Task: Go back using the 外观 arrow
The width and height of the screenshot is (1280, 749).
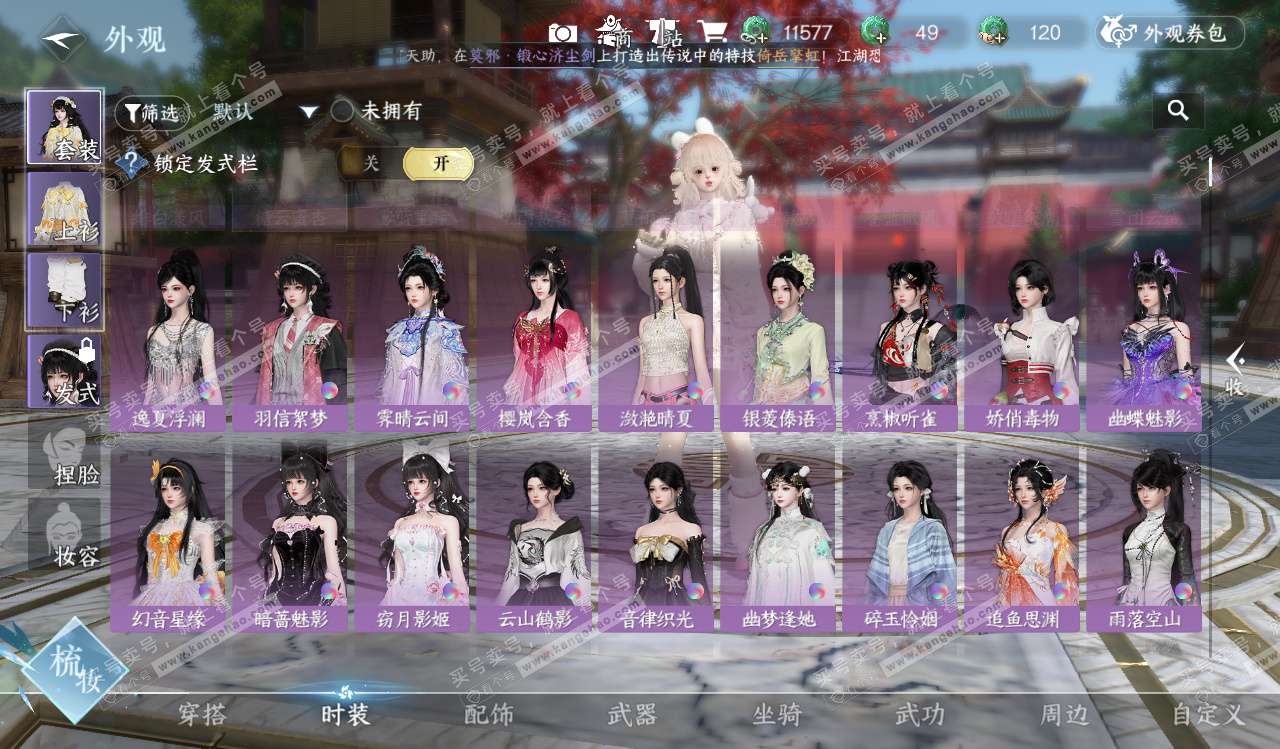Action: (x=63, y=39)
